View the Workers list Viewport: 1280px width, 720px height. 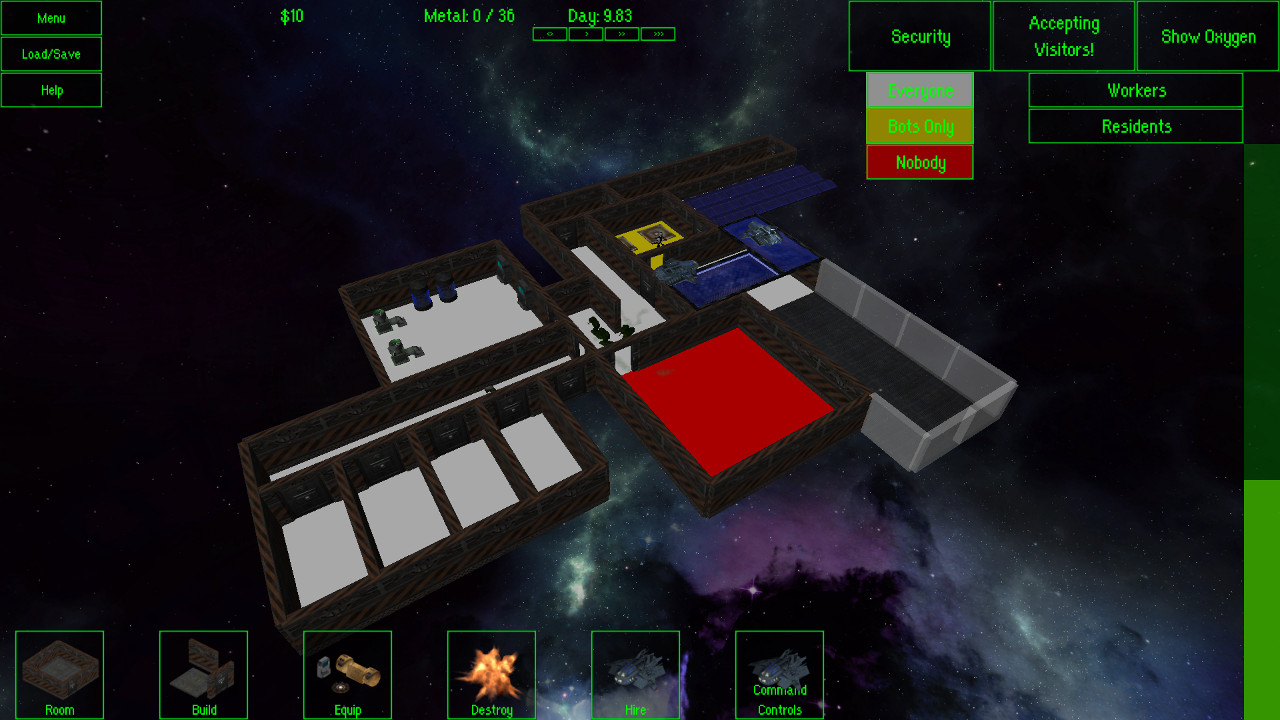1135,90
